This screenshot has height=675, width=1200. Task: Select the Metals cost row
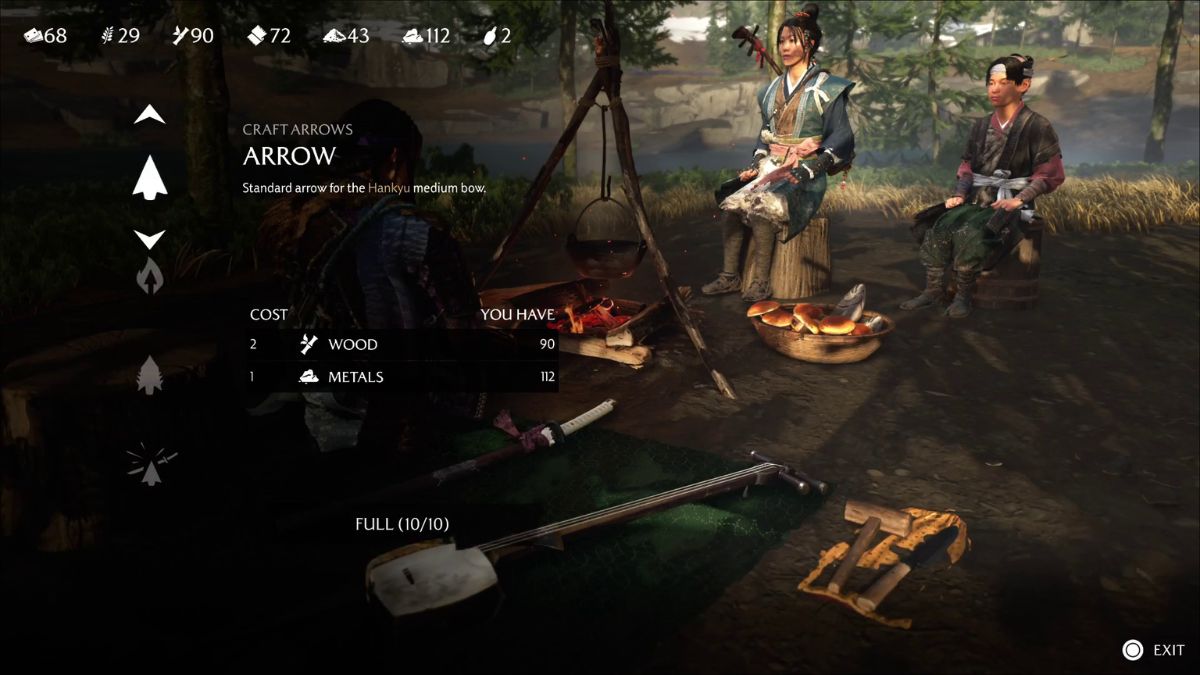pos(402,377)
